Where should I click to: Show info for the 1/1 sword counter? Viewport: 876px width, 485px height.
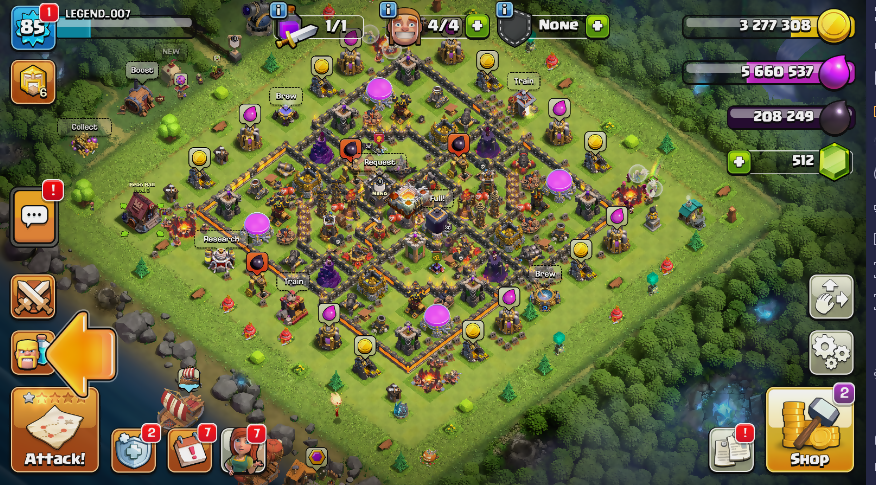279,10
